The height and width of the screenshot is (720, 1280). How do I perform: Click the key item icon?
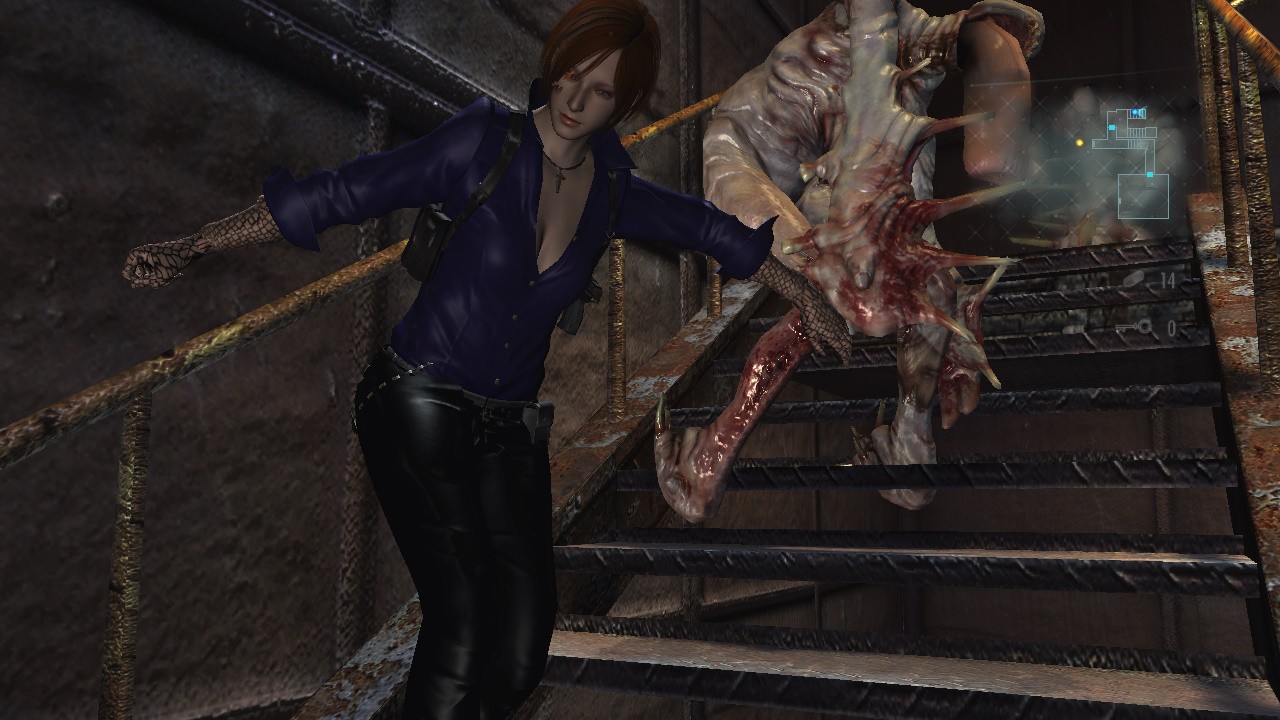(1136, 327)
